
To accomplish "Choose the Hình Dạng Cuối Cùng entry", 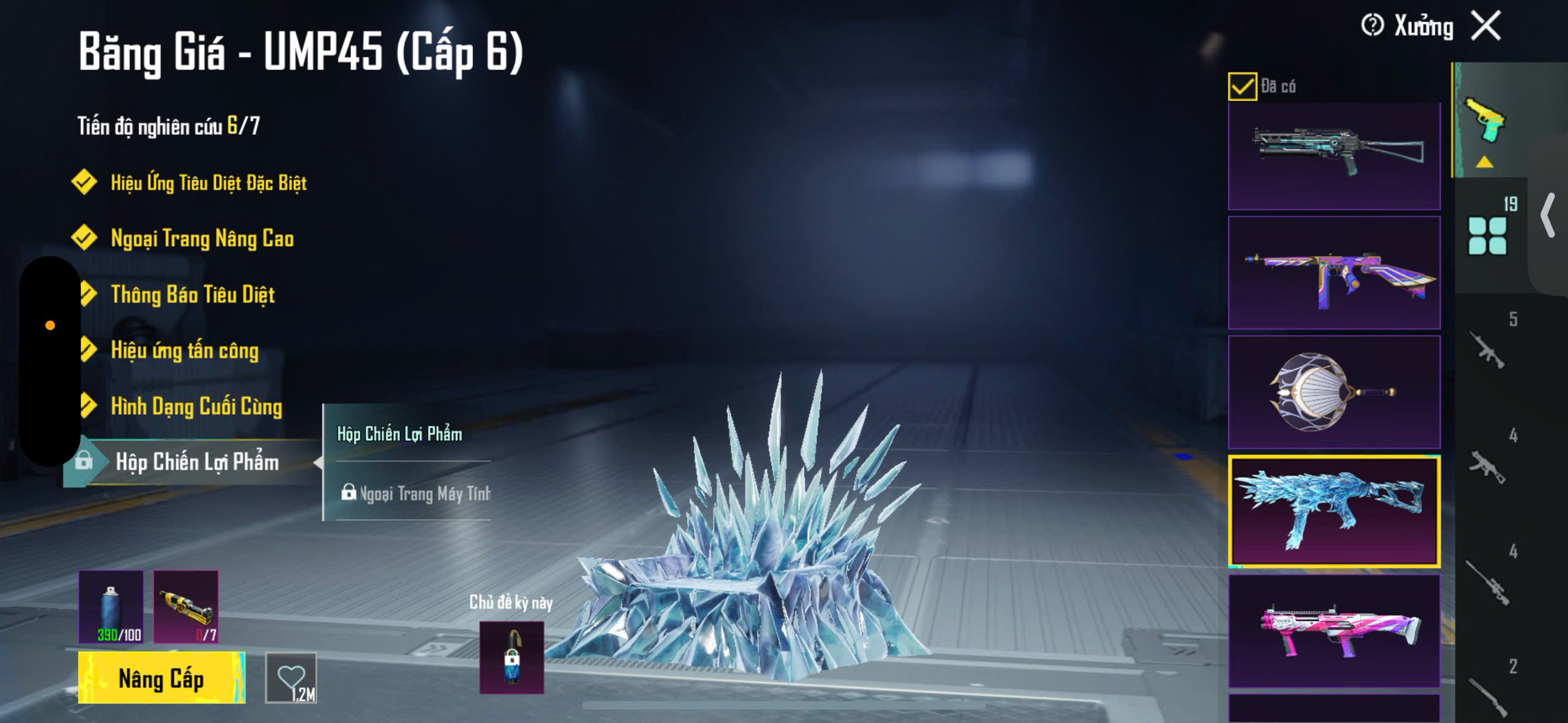I will [196, 406].
